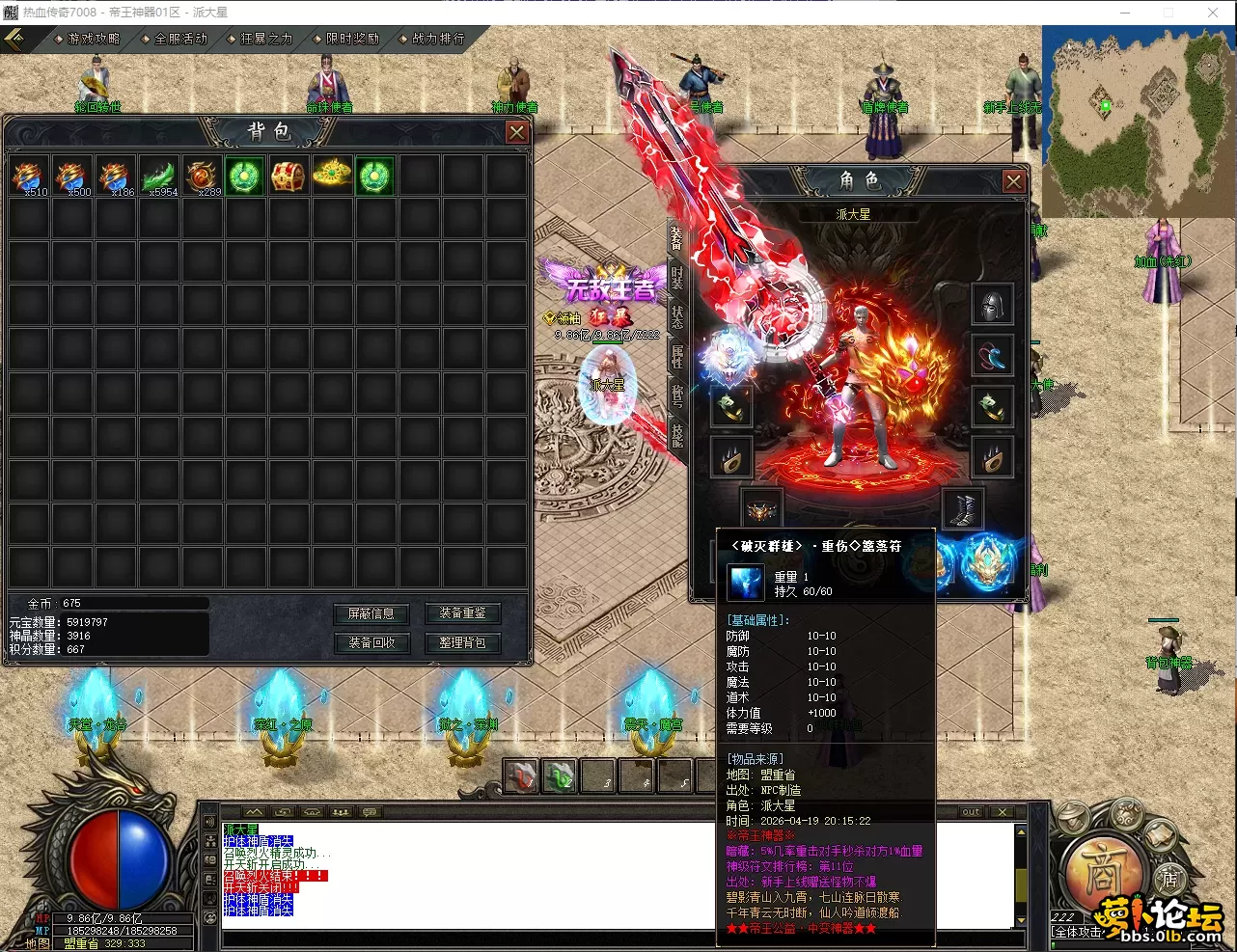Viewport: 1237px width, 952px height.
Task: Close the 背包 inventory window
Action: click(517, 132)
